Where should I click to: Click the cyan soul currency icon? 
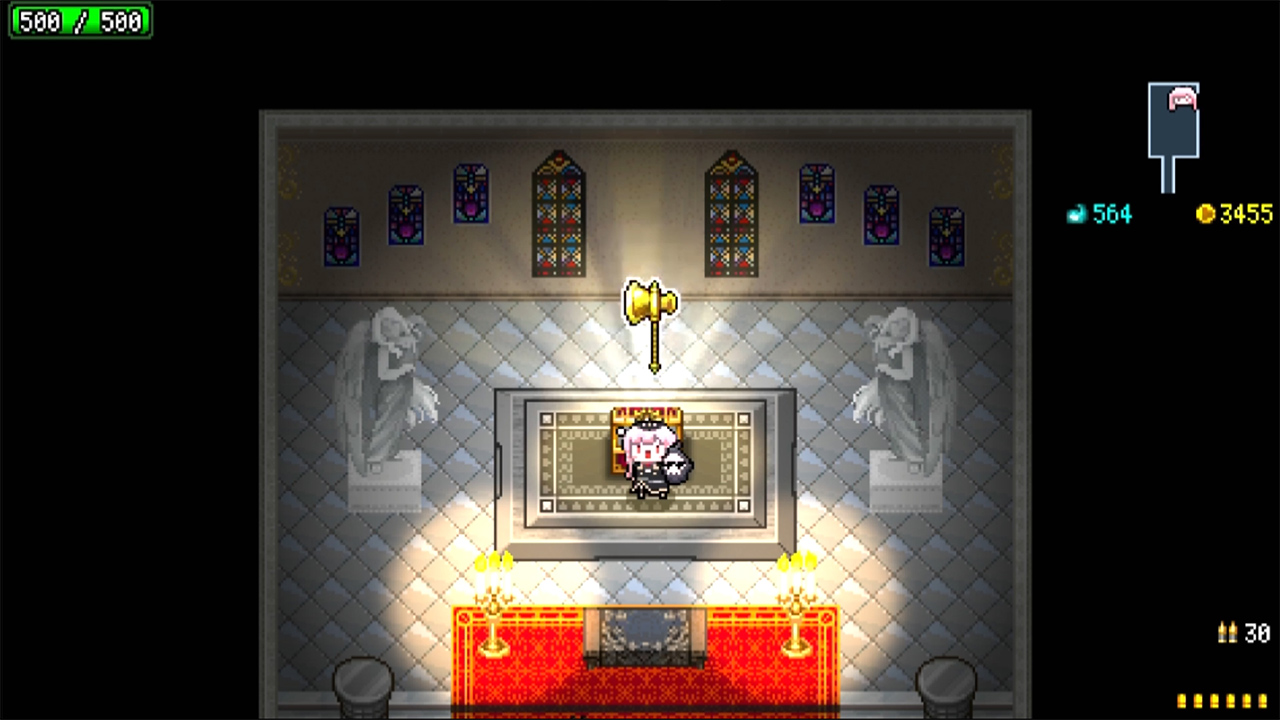click(1076, 213)
